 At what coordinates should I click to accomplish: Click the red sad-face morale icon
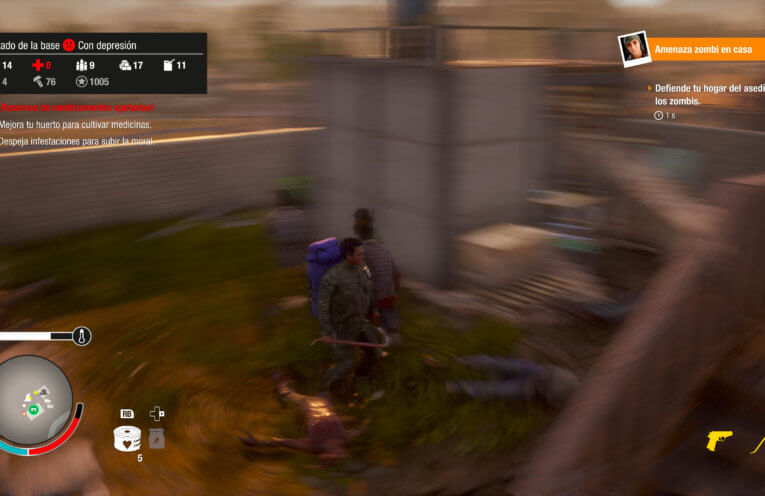click(70, 45)
